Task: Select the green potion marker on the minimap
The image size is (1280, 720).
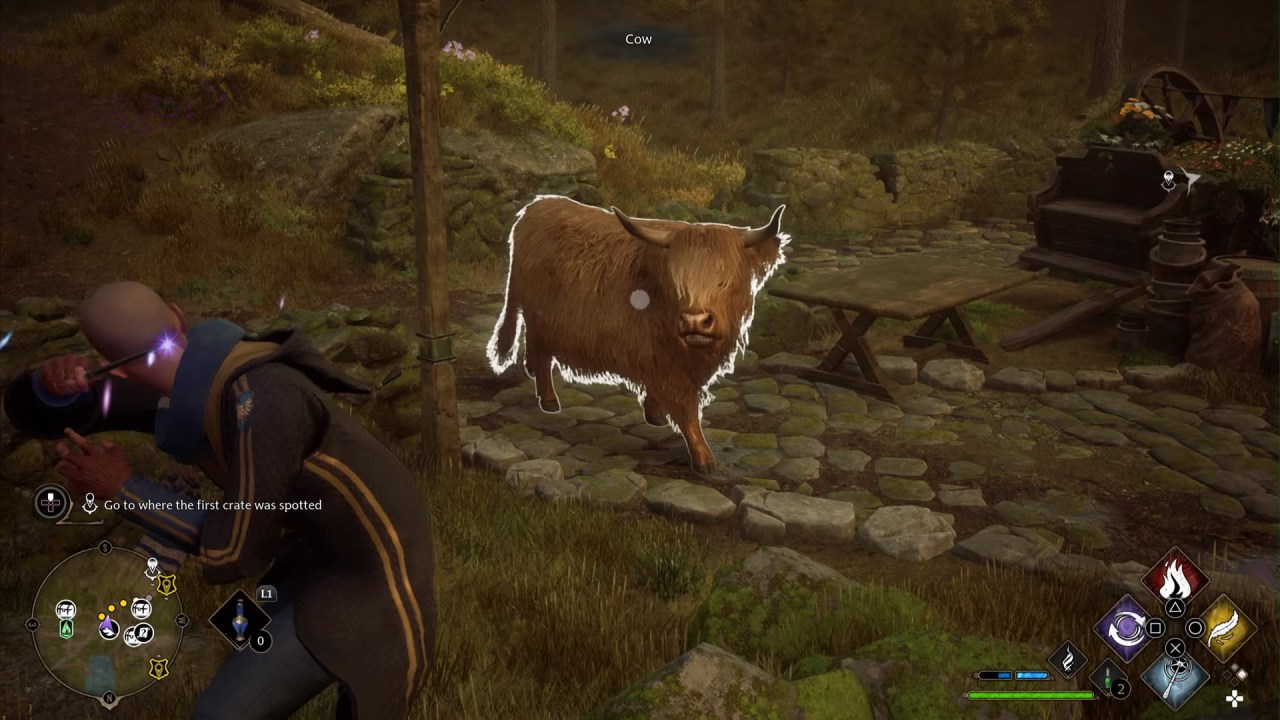Action: (66, 629)
